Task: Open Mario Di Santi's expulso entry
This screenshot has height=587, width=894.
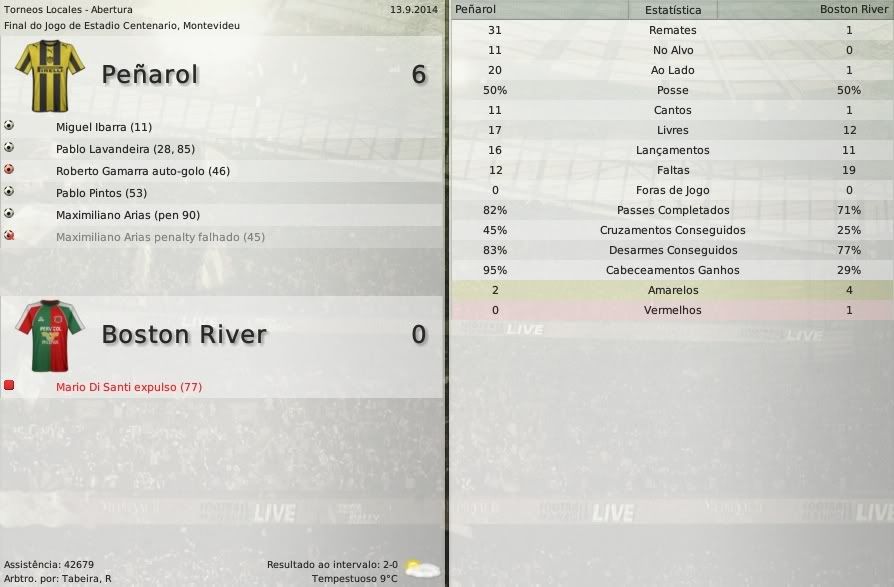Action: pyautogui.click(x=129, y=387)
